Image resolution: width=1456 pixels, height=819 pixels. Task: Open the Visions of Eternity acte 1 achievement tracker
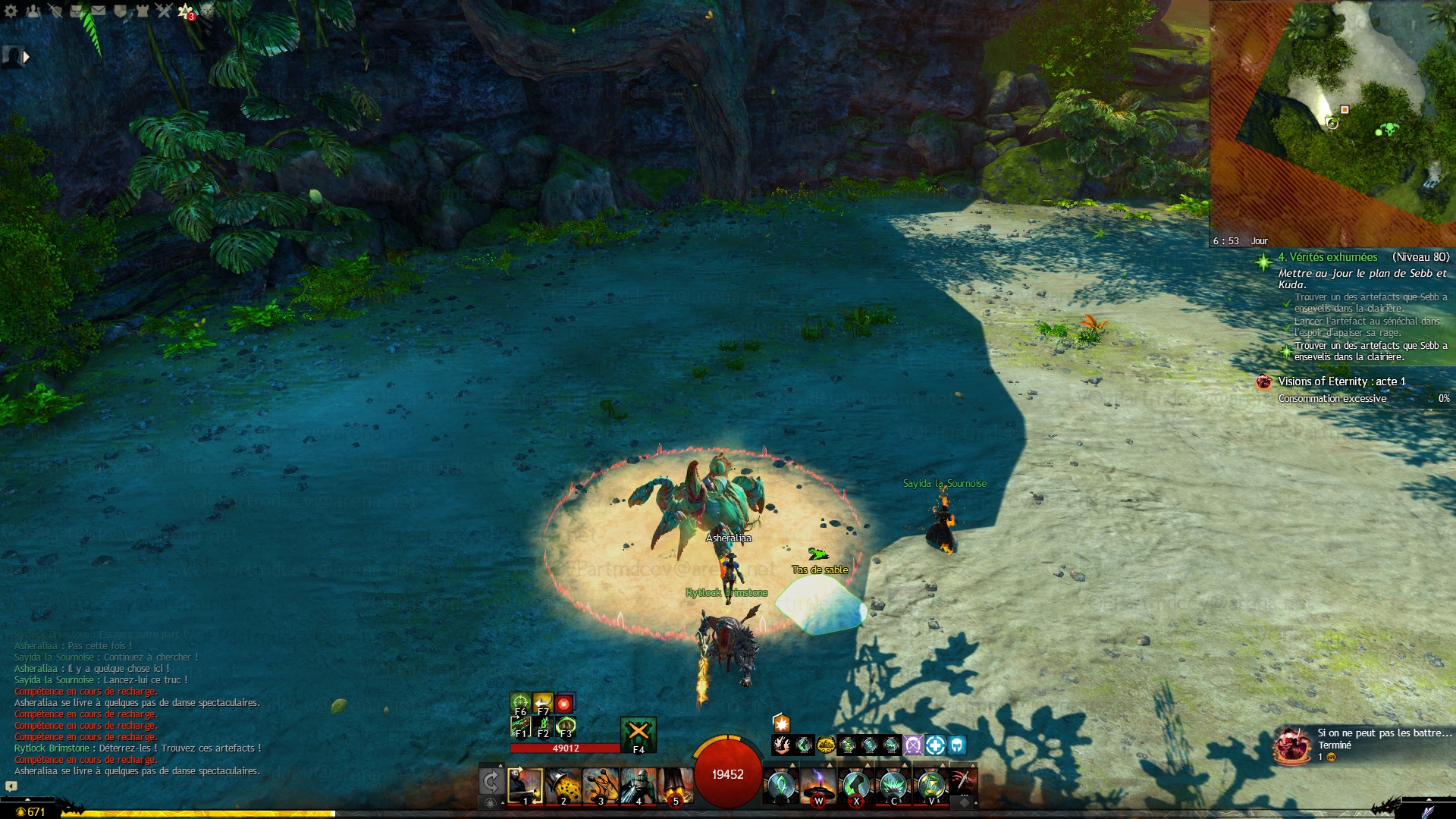click(x=1341, y=381)
